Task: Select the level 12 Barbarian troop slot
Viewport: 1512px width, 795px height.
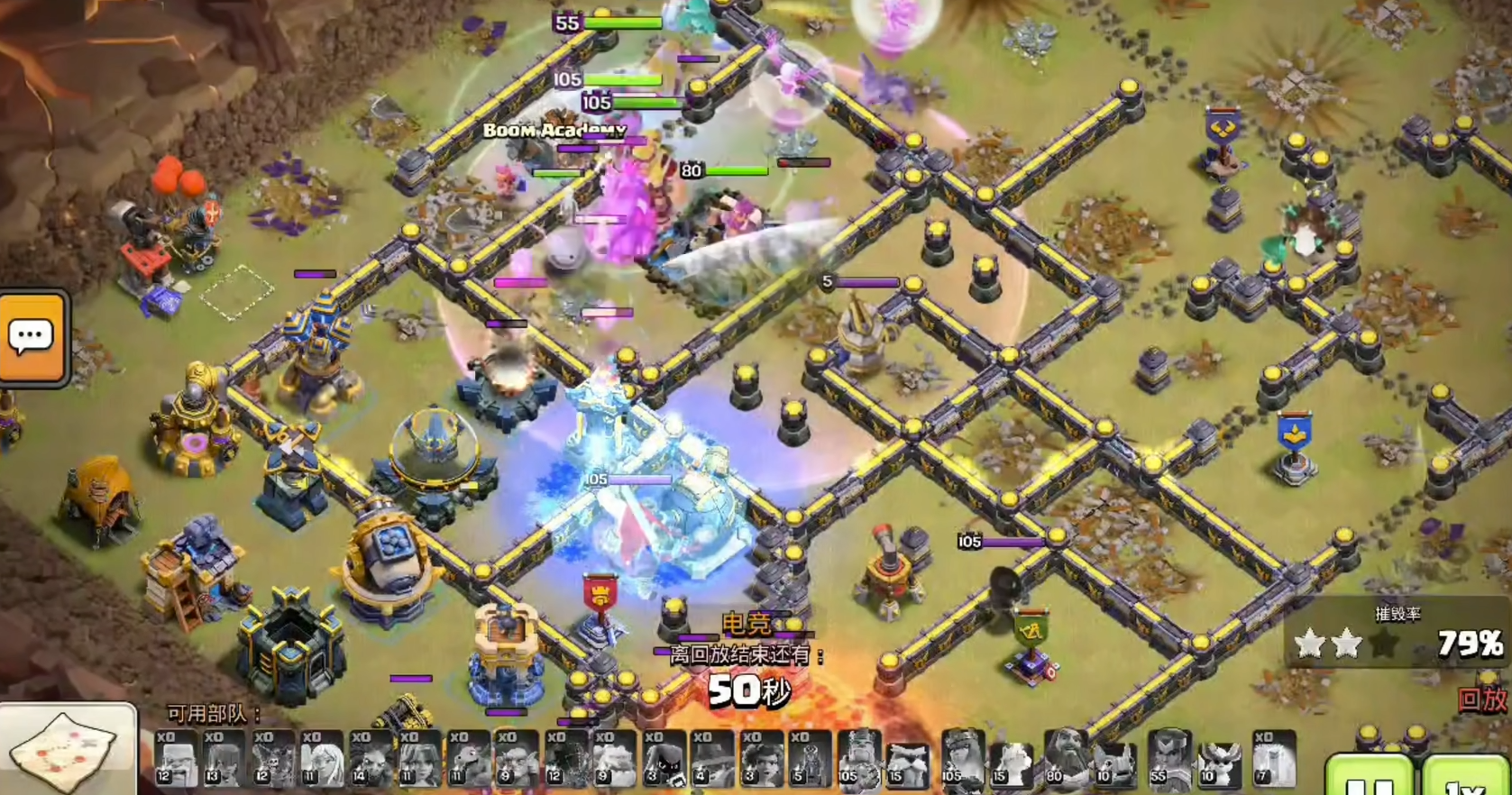Action: [x=176, y=758]
